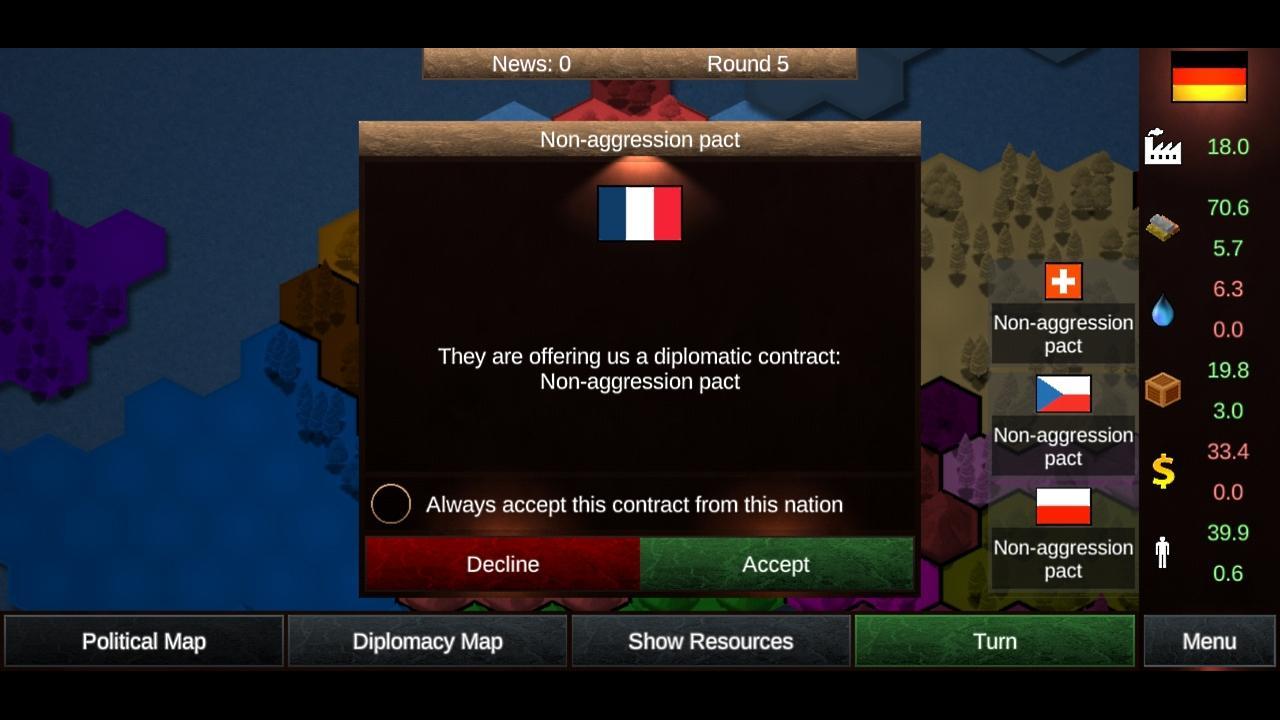
Task: Select the Swiss flag notification icon
Action: pyautogui.click(x=1063, y=282)
